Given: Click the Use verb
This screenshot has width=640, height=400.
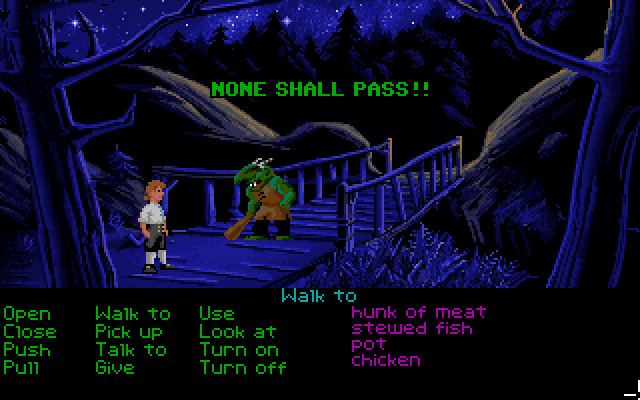Looking at the screenshot, I should click(x=217, y=314).
